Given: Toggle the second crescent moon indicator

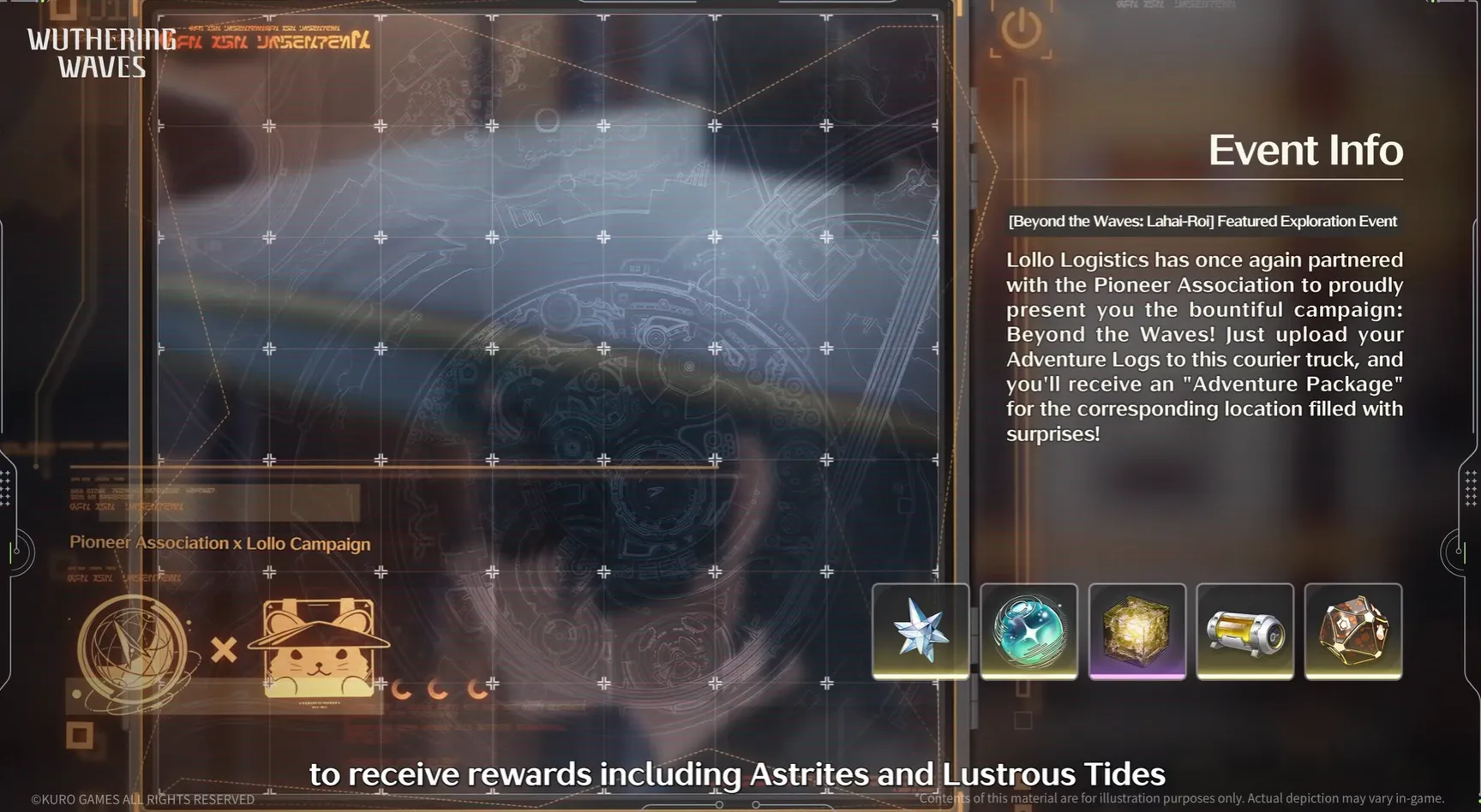Looking at the screenshot, I should click(437, 688).
